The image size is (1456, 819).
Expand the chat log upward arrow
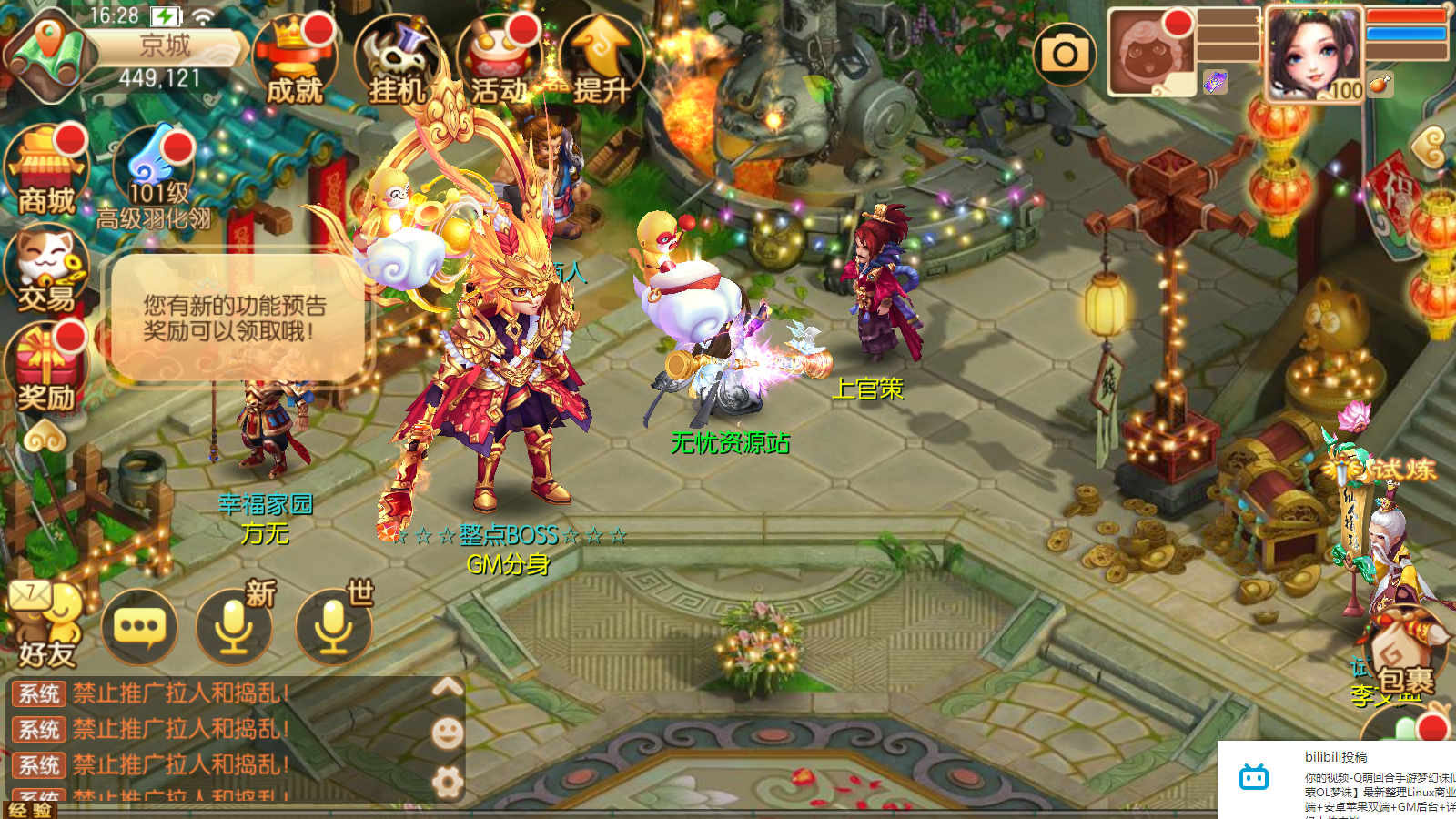pos(447,687)
